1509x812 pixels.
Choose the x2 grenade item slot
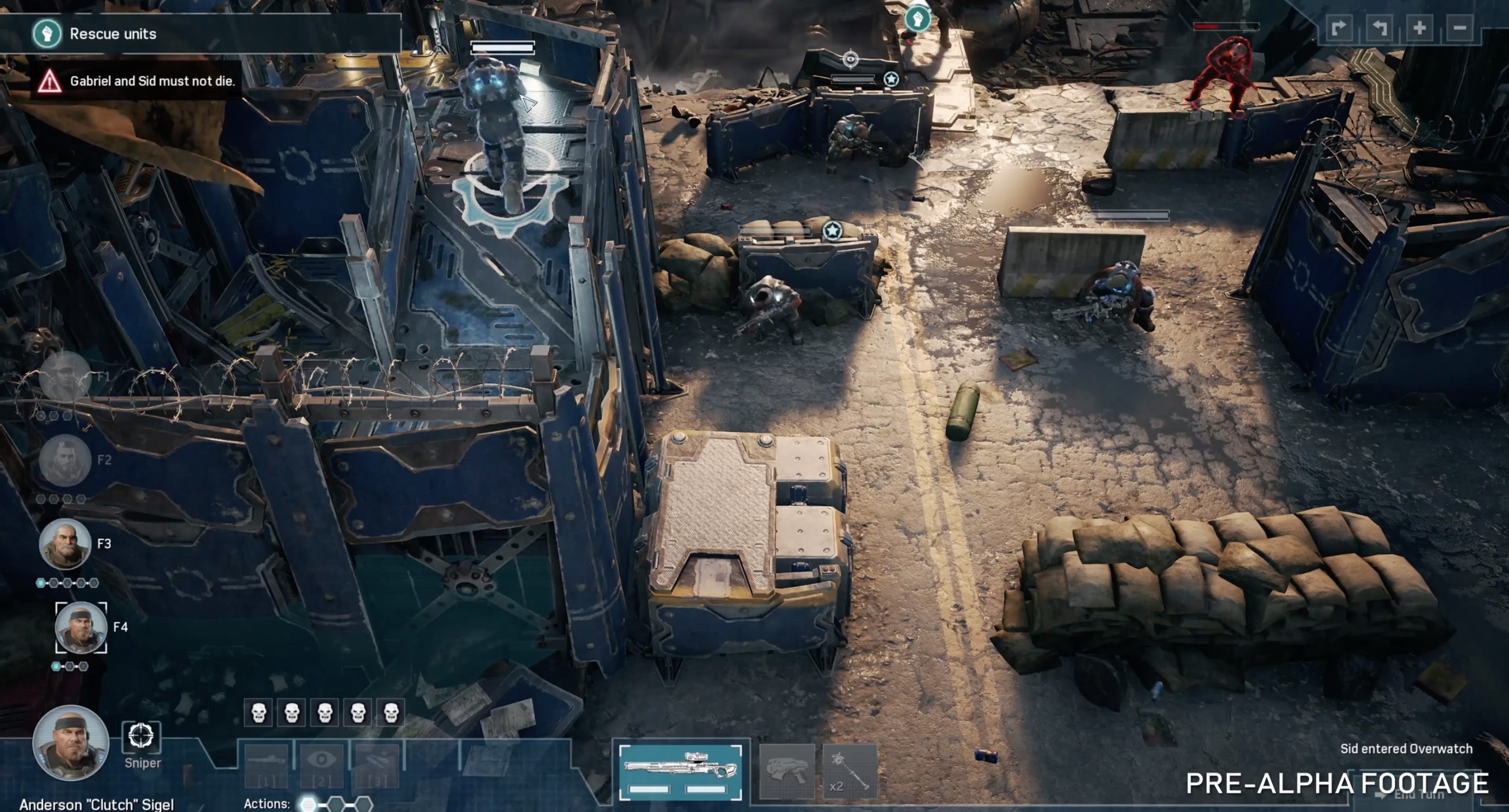click(850, 771)
